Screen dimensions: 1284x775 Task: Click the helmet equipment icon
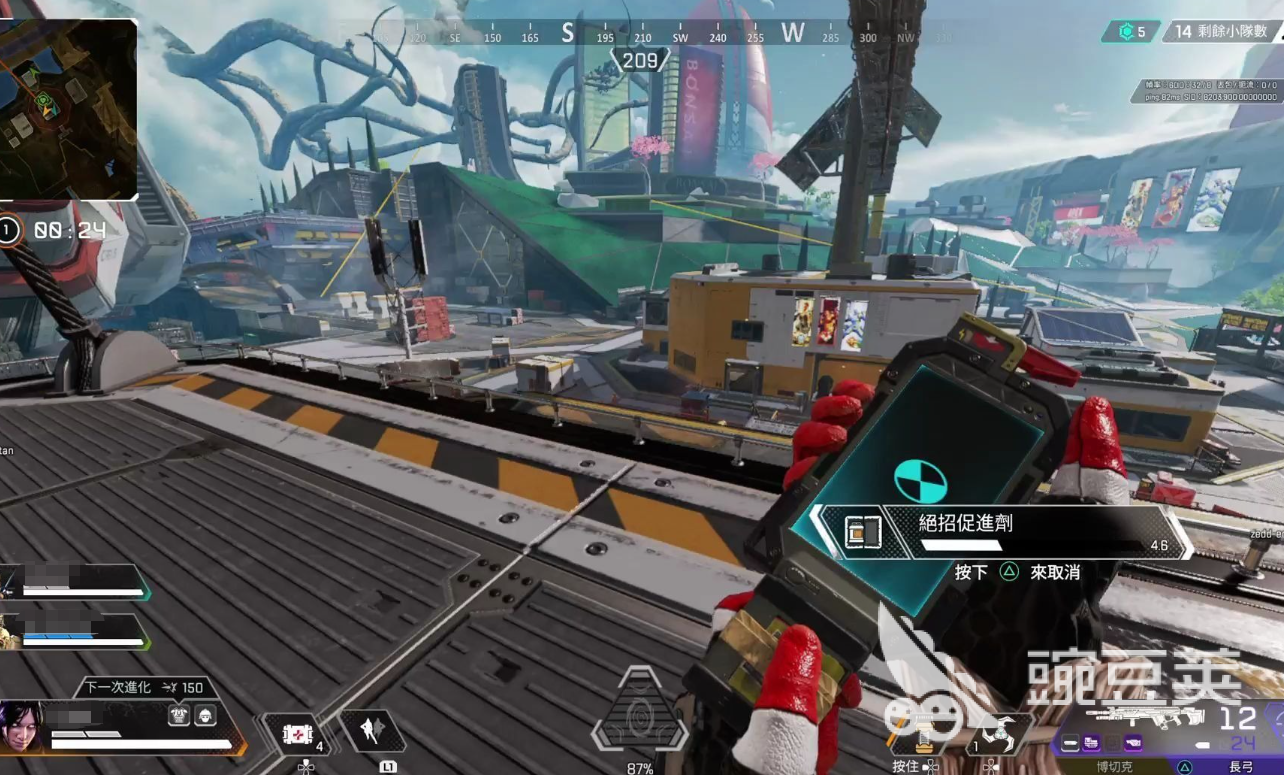coord(206,714)
